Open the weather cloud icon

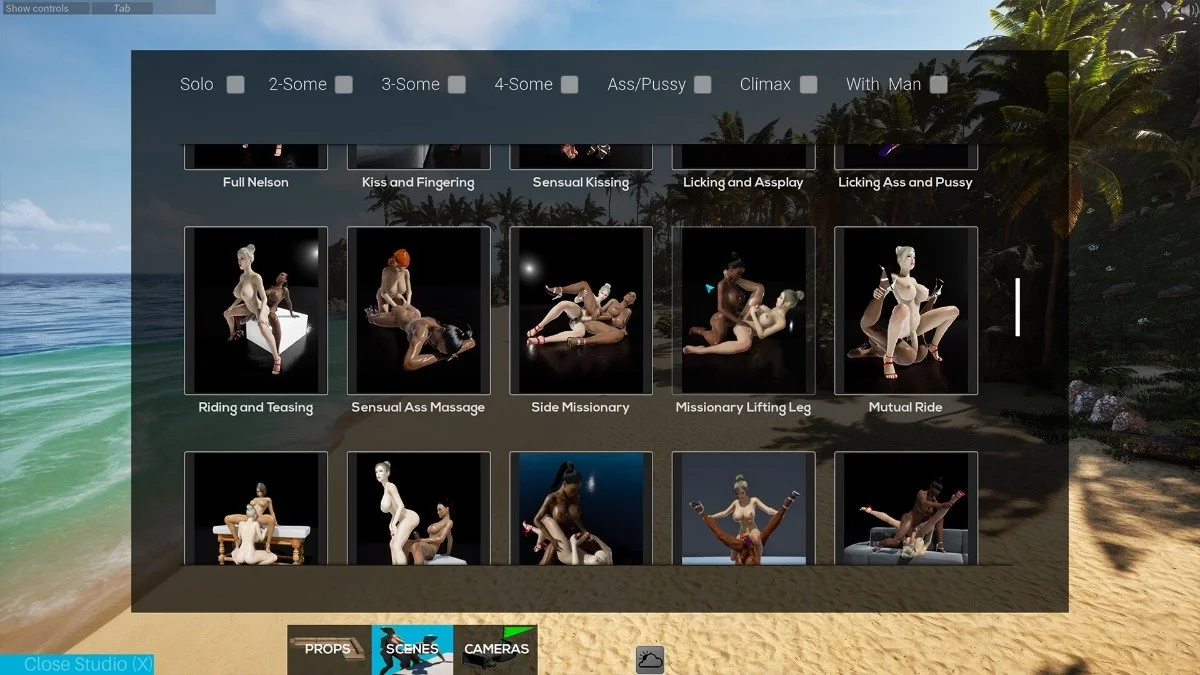point(650,660)
